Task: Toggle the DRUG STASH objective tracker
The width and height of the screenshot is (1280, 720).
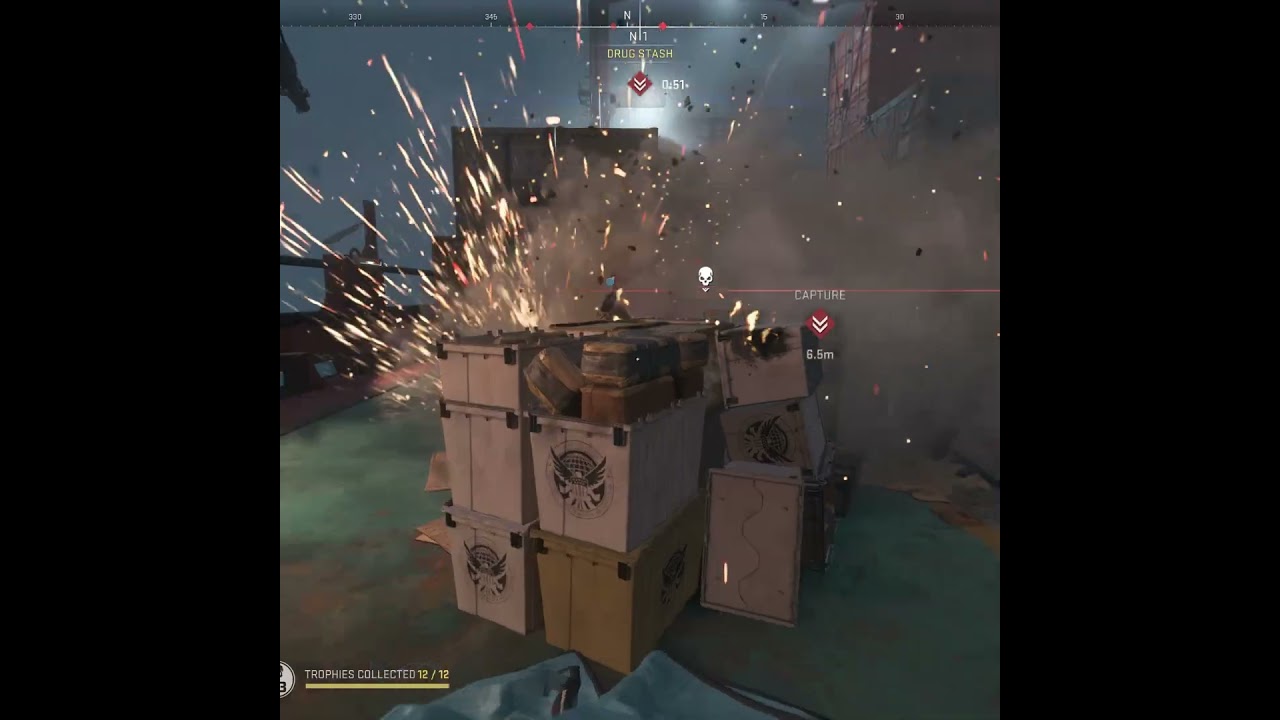Action: (640, 53)
